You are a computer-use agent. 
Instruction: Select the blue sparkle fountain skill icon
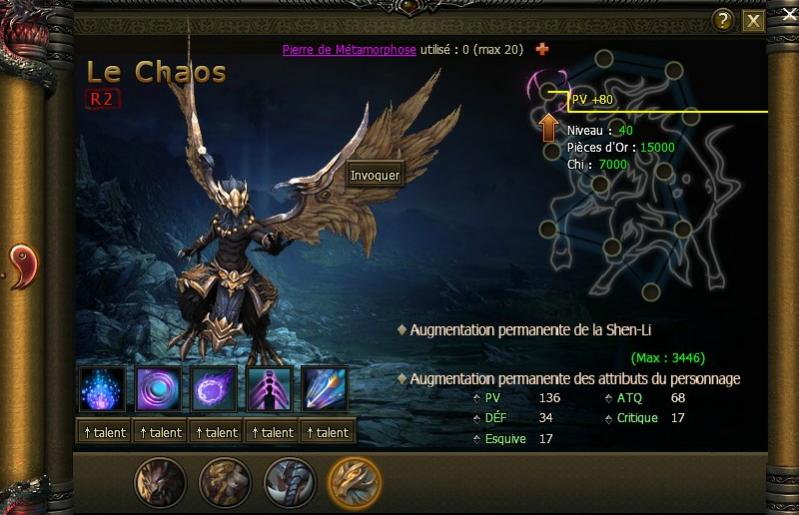[103, 391]
